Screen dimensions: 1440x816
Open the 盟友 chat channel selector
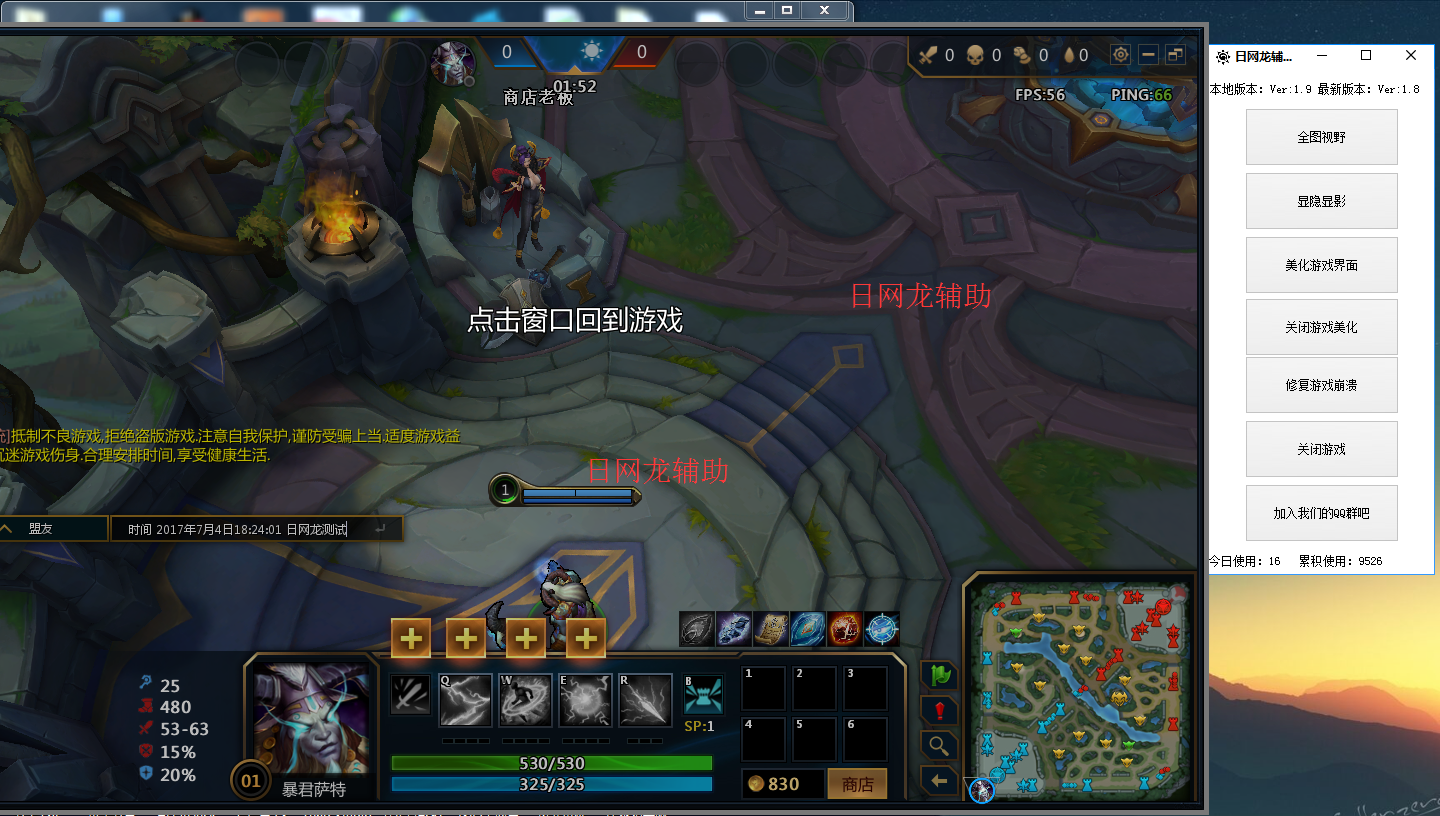[52, 529]
